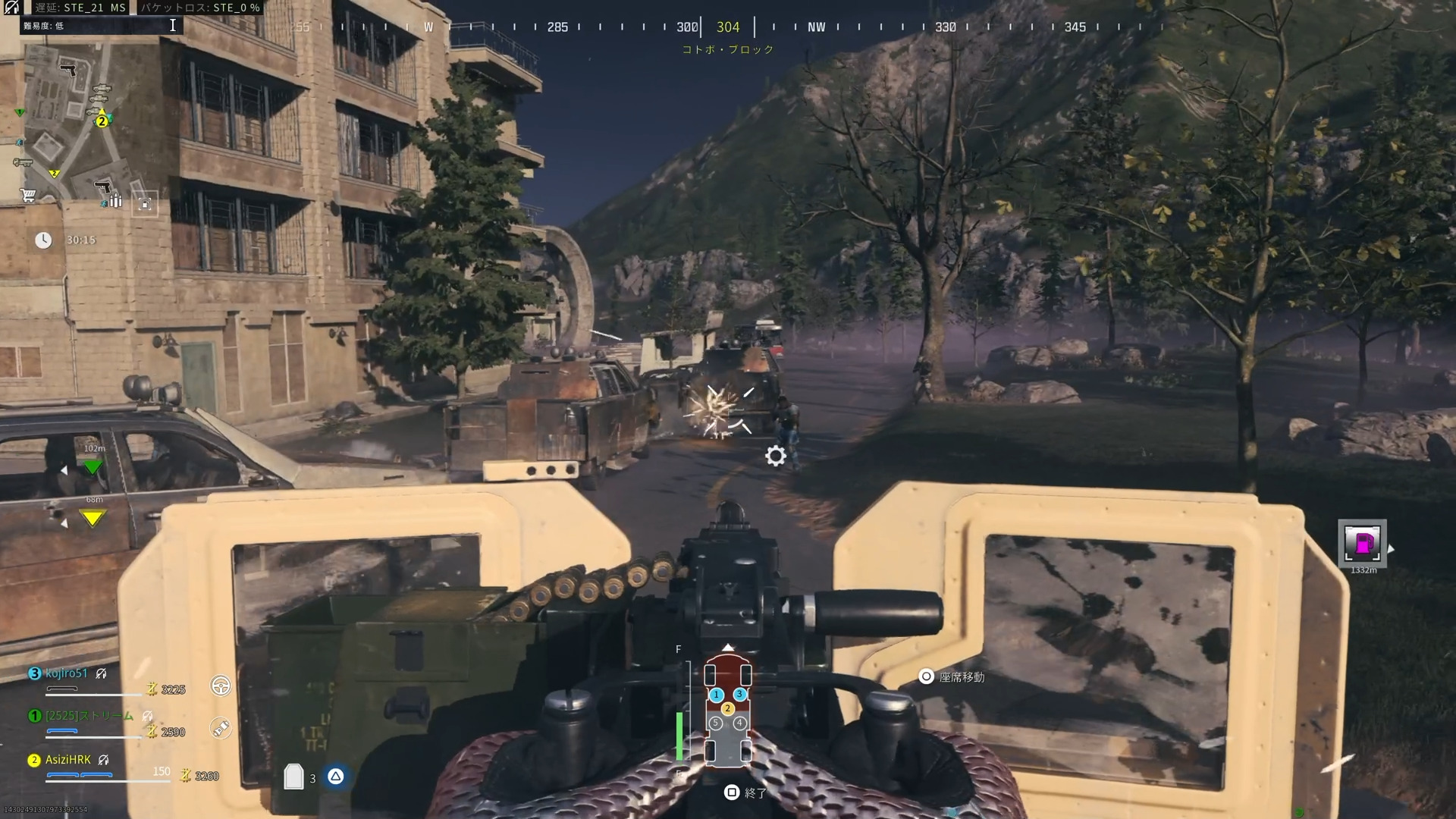Click the match timer clock icon
Viewport: 1456px width, 819px height.
43,240
